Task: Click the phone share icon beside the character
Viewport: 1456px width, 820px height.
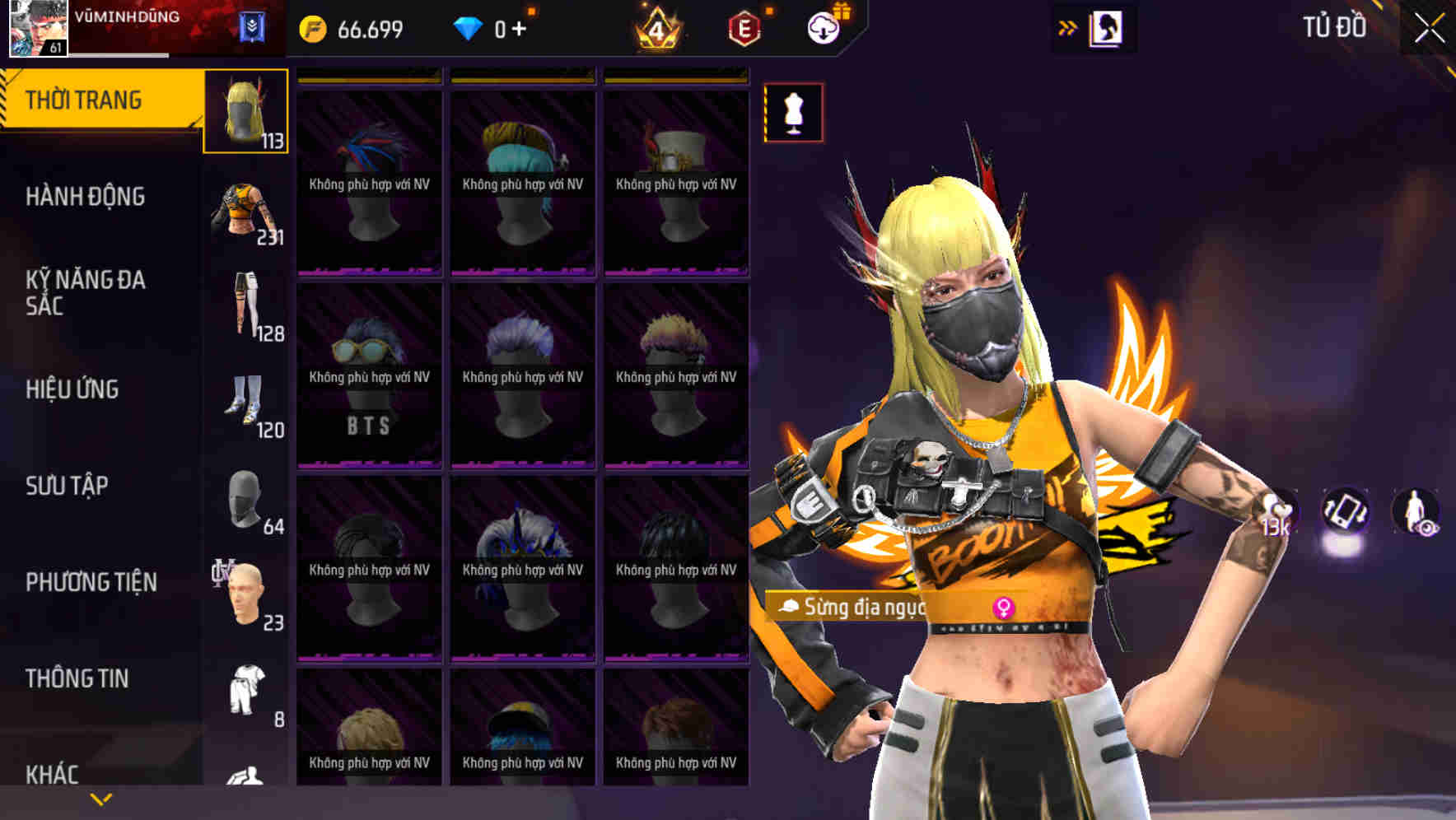Action: 1346,510
